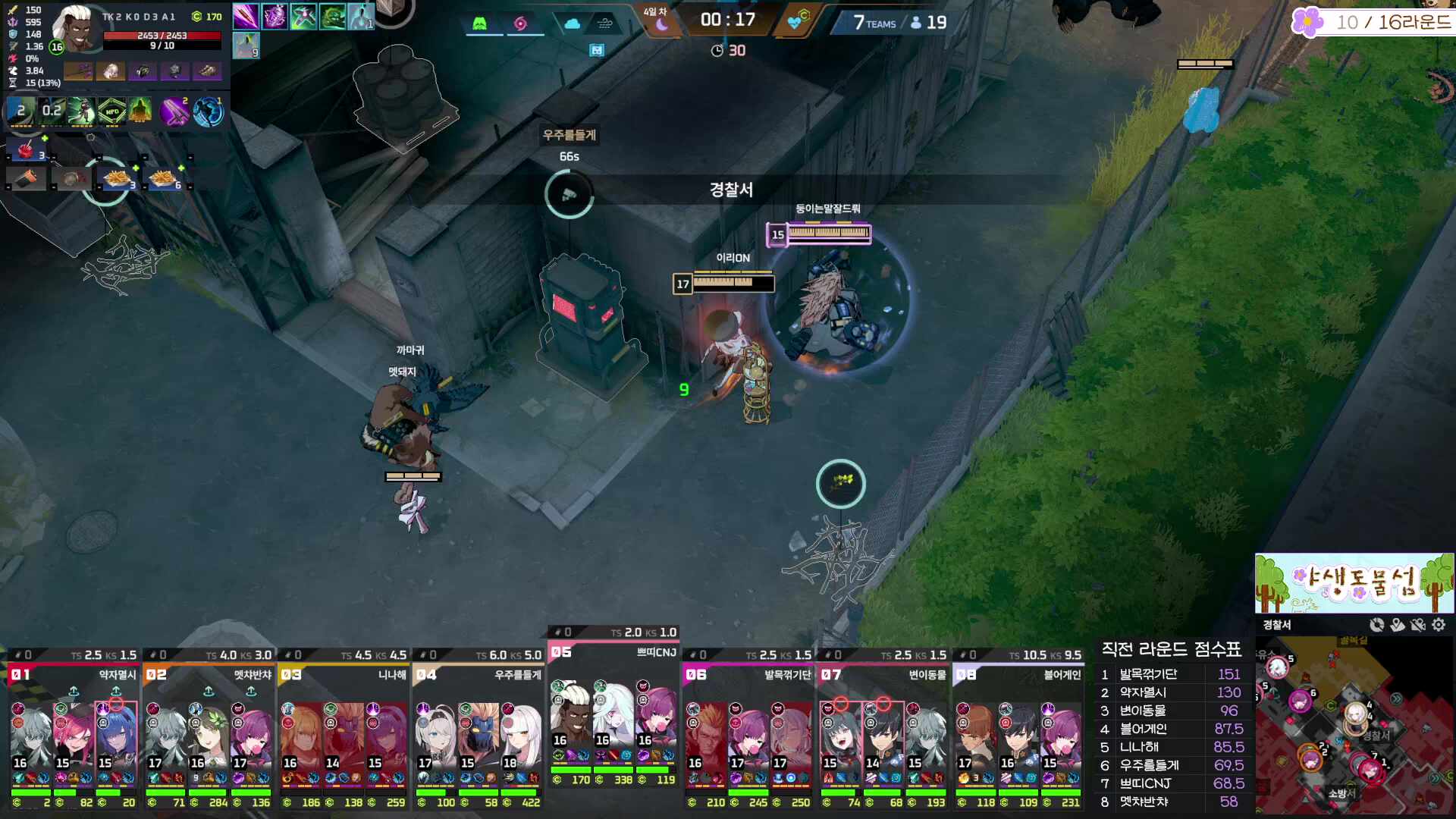Select team 08 불어게인 header

point(1018,674)
